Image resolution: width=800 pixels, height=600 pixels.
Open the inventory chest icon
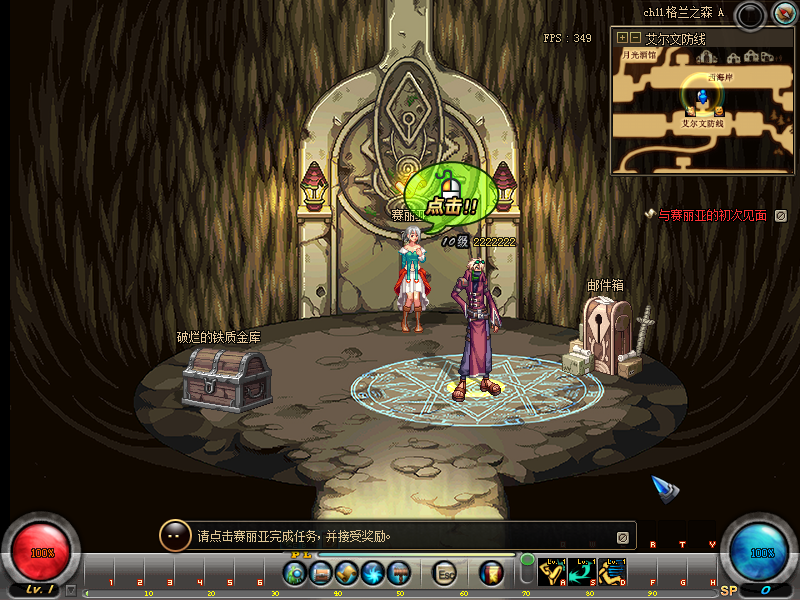tap(320, 574)
